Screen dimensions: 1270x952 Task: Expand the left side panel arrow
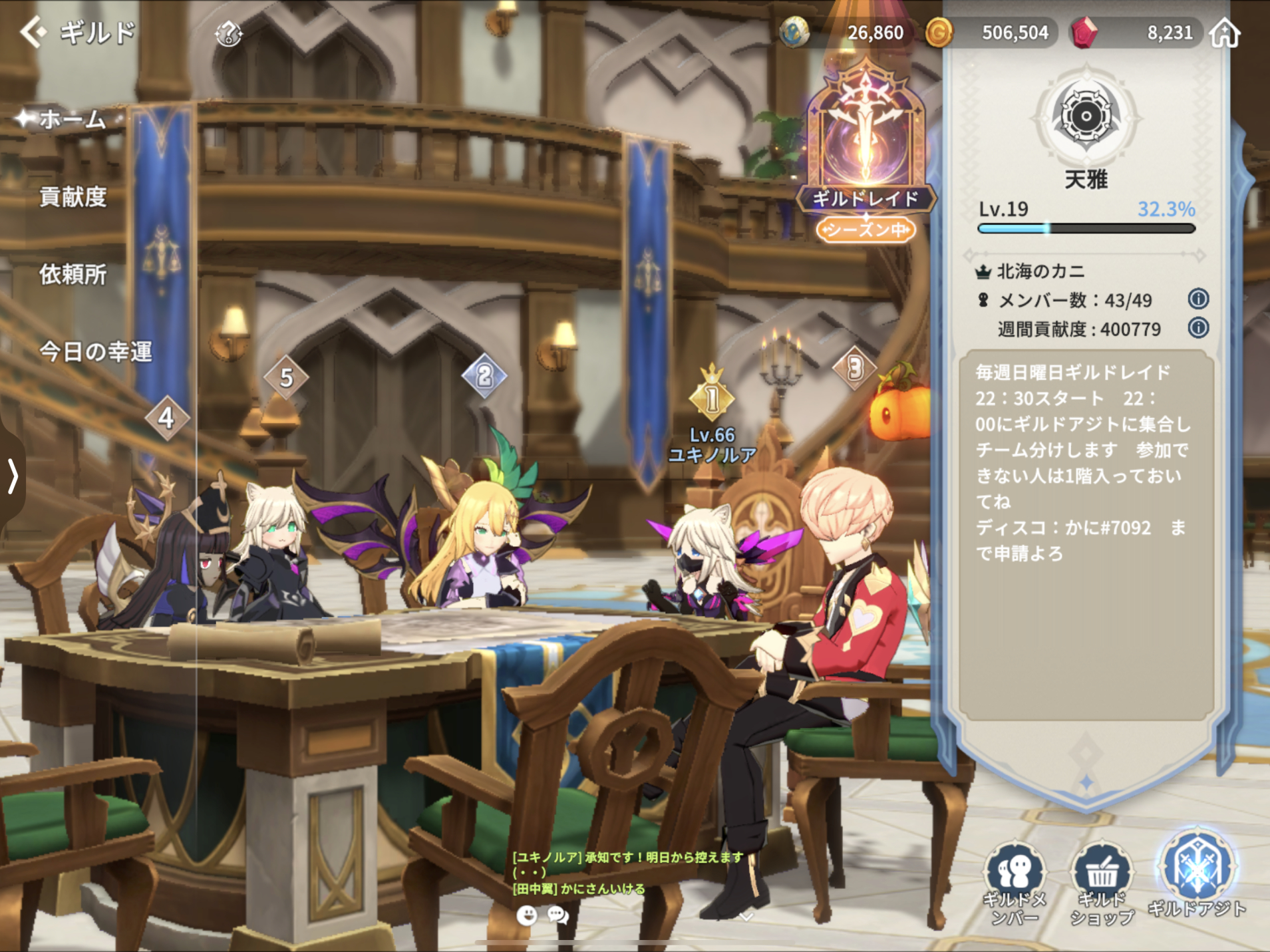12,476
